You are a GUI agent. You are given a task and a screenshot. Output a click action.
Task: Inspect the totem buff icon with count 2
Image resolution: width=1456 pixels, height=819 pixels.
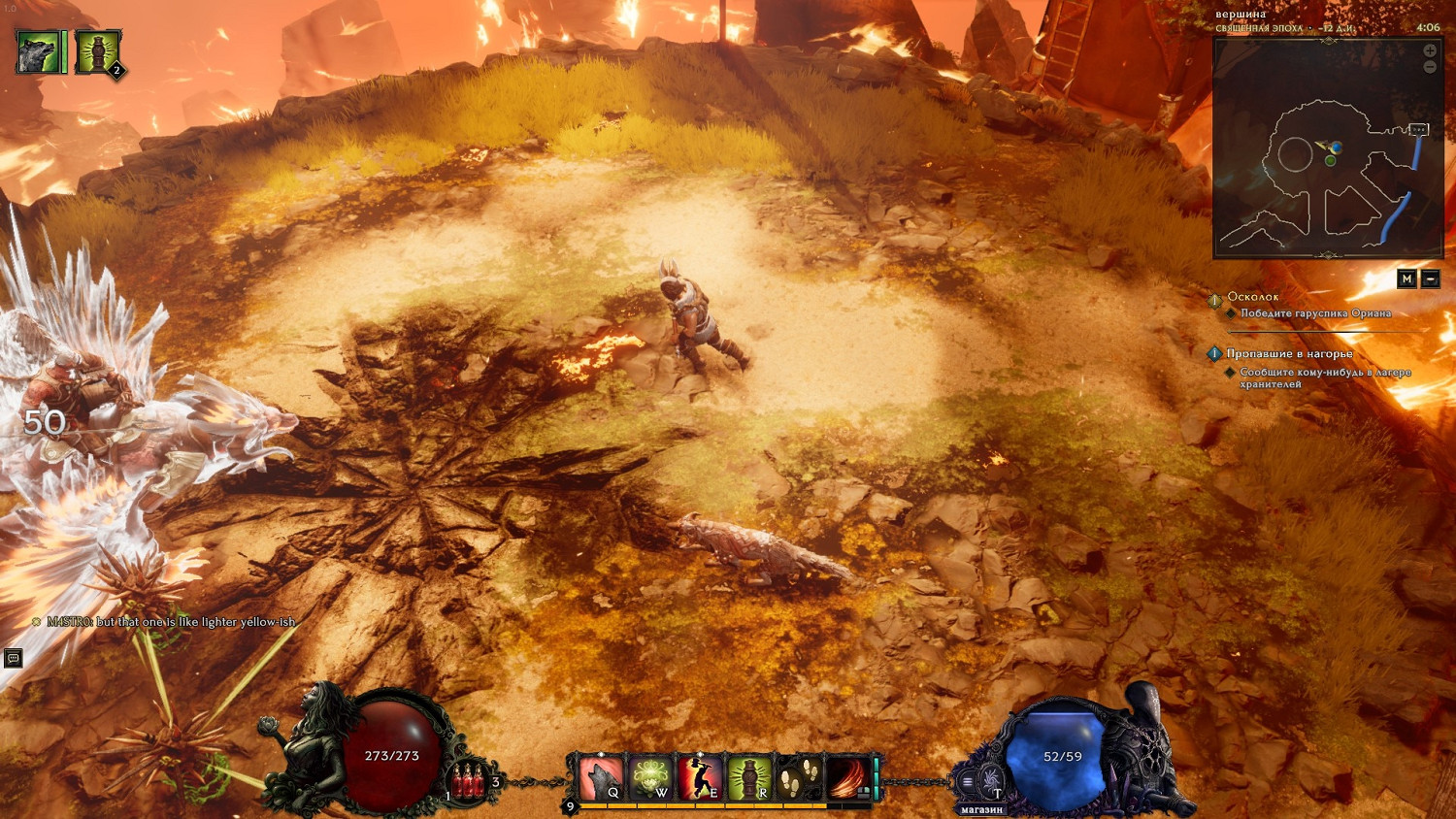point(97,52)
